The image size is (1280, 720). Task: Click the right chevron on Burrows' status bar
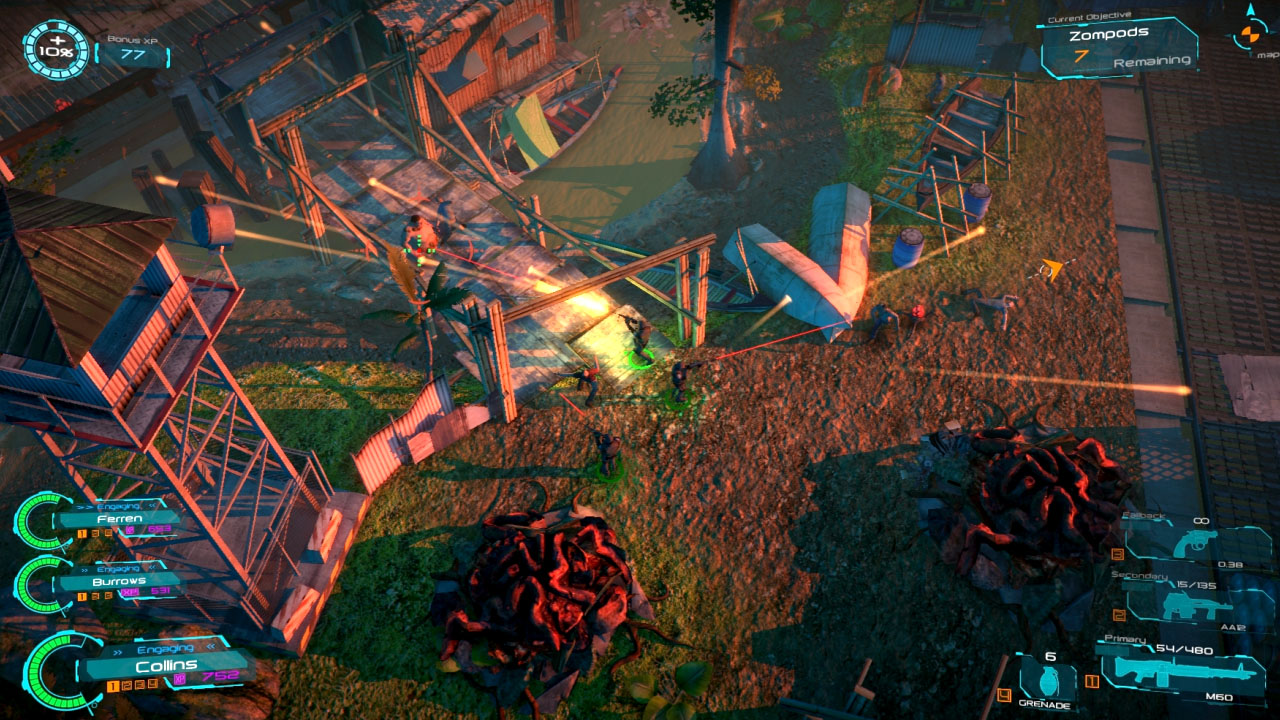pyautogui.click(x=151, y=567)
